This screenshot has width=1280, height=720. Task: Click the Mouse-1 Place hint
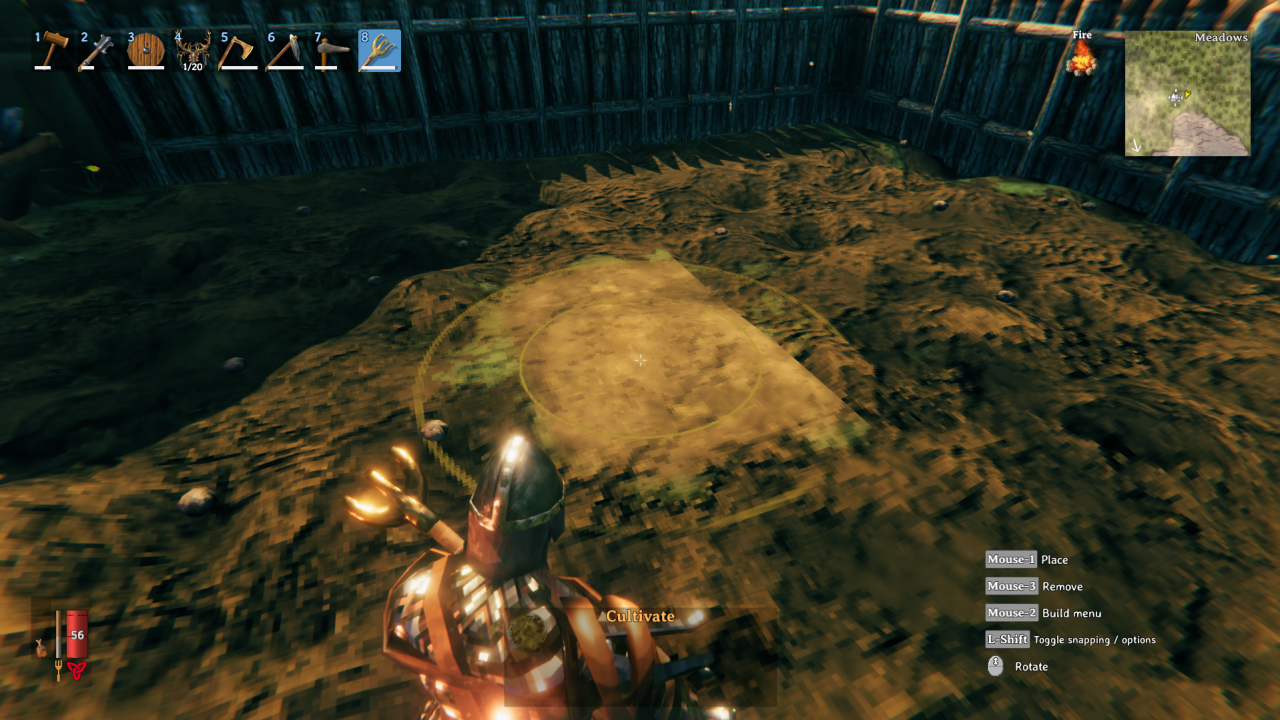tap(1010, 559)
